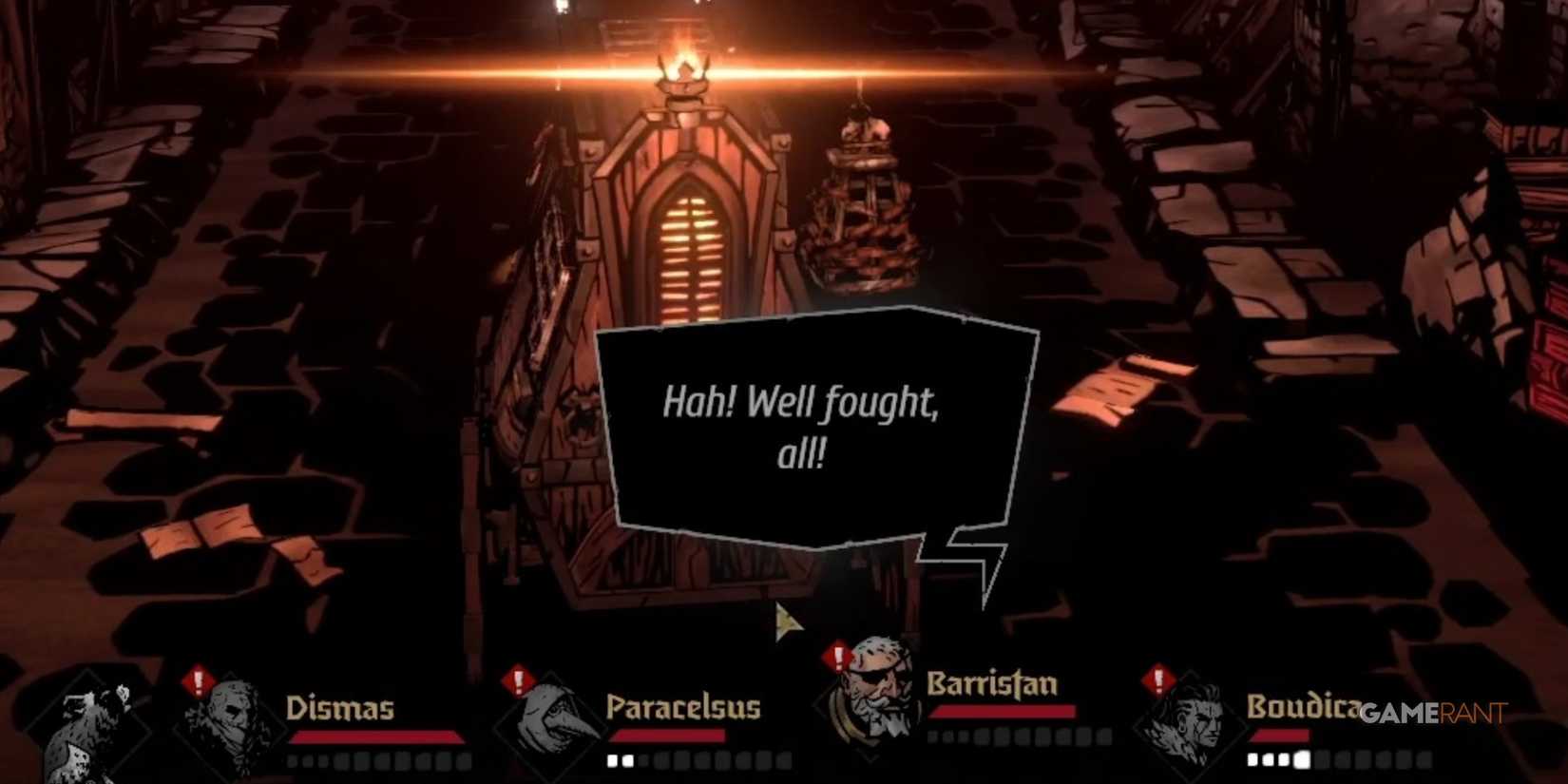This screenshot has height=784, width=1568.
Task: Click the lit lantern atop the stagecoach
Action: coord(682,81)
